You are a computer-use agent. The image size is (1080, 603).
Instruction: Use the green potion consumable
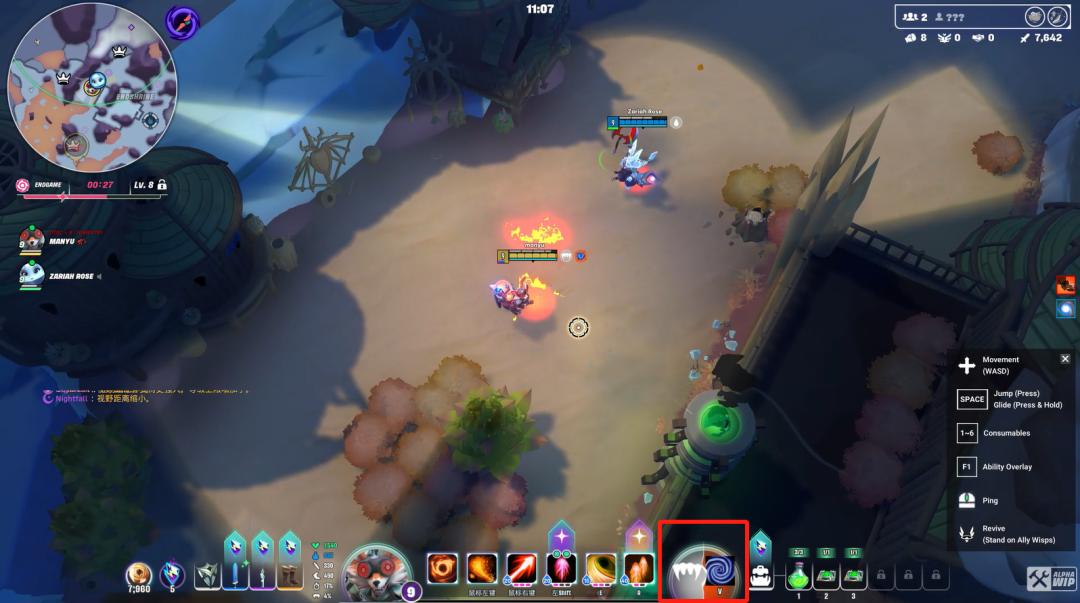click(798, 576)
